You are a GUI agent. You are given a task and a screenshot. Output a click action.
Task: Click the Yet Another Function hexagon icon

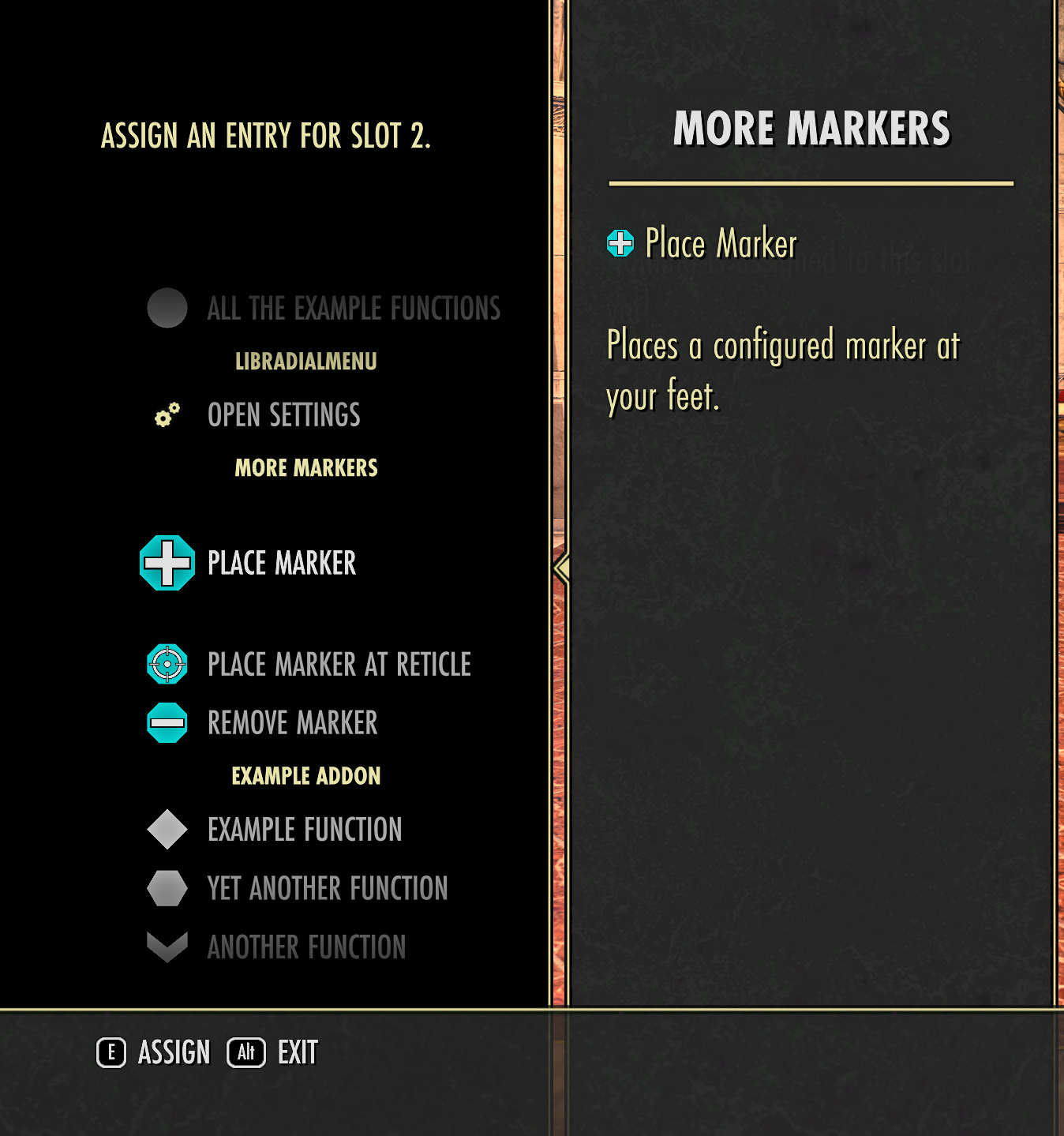click(x=167, y=887)
